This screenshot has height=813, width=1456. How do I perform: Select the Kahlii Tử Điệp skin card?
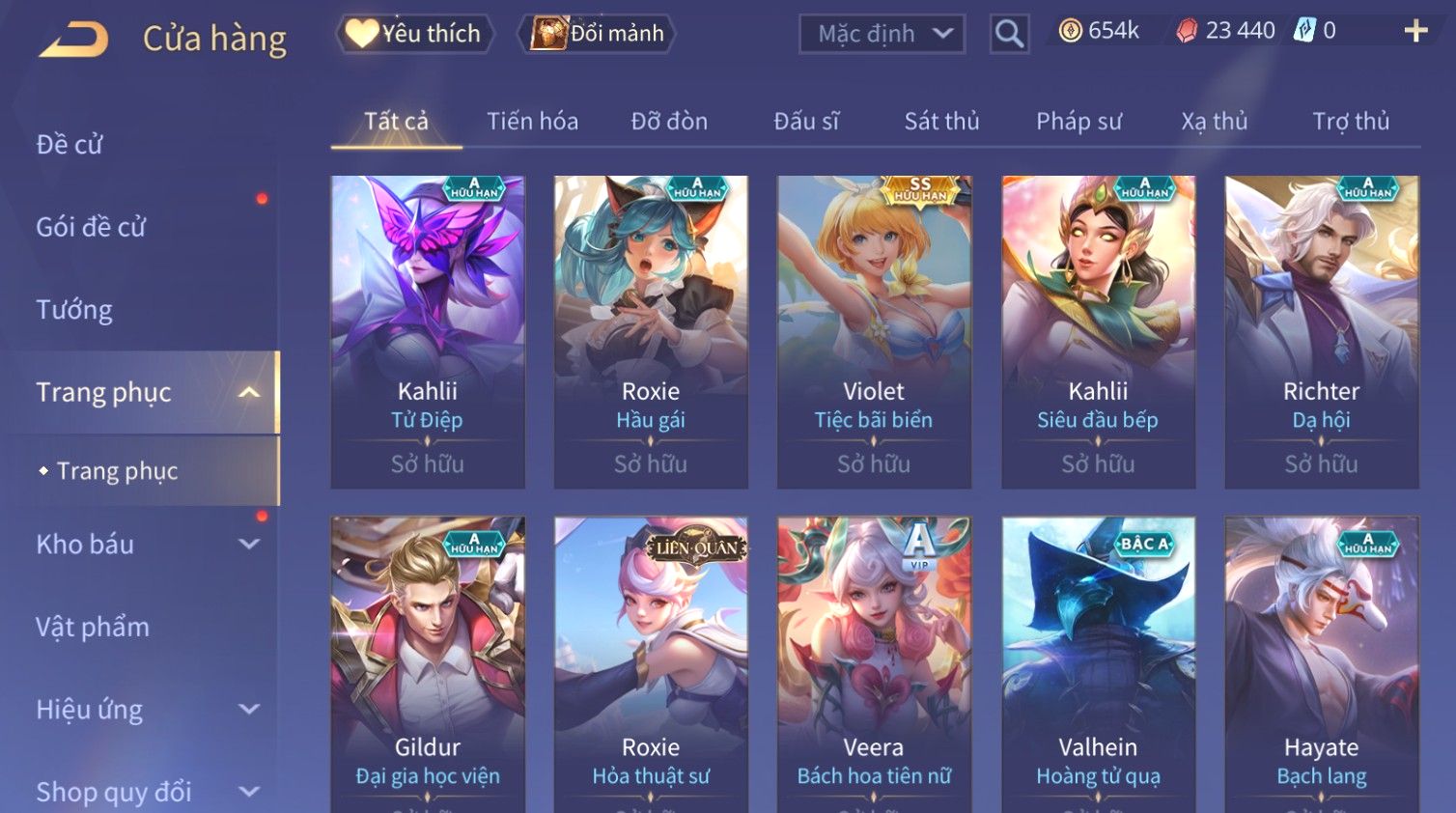click(x=428, y=330)
